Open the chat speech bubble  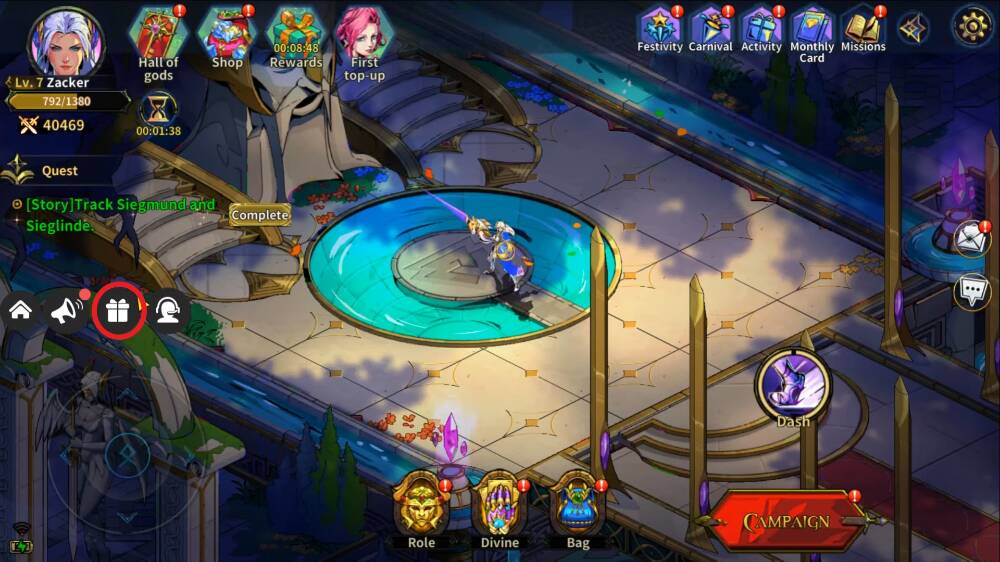pos(972,291)
